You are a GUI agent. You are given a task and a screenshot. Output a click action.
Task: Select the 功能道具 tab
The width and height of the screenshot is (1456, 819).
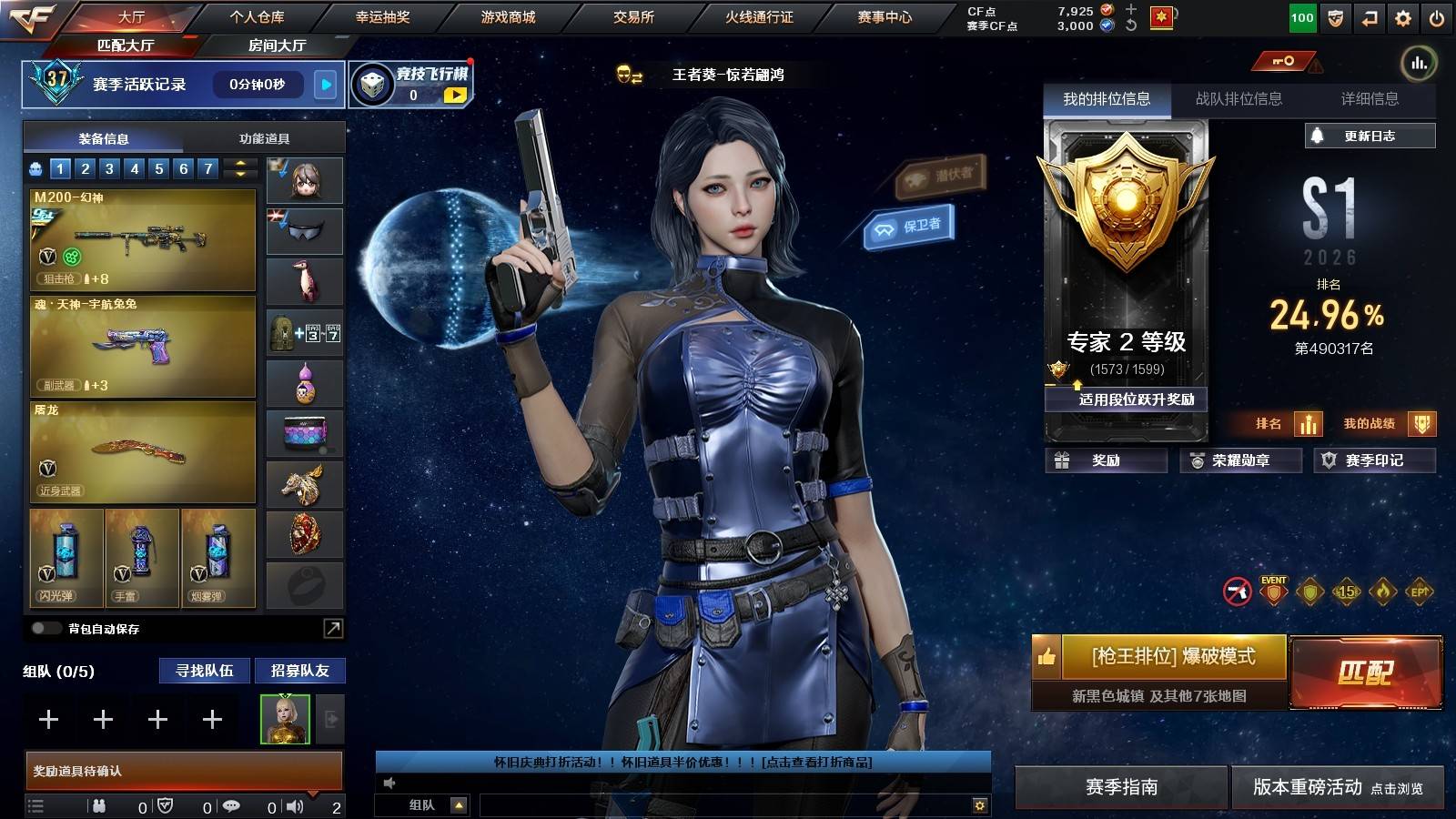(264, 138)
